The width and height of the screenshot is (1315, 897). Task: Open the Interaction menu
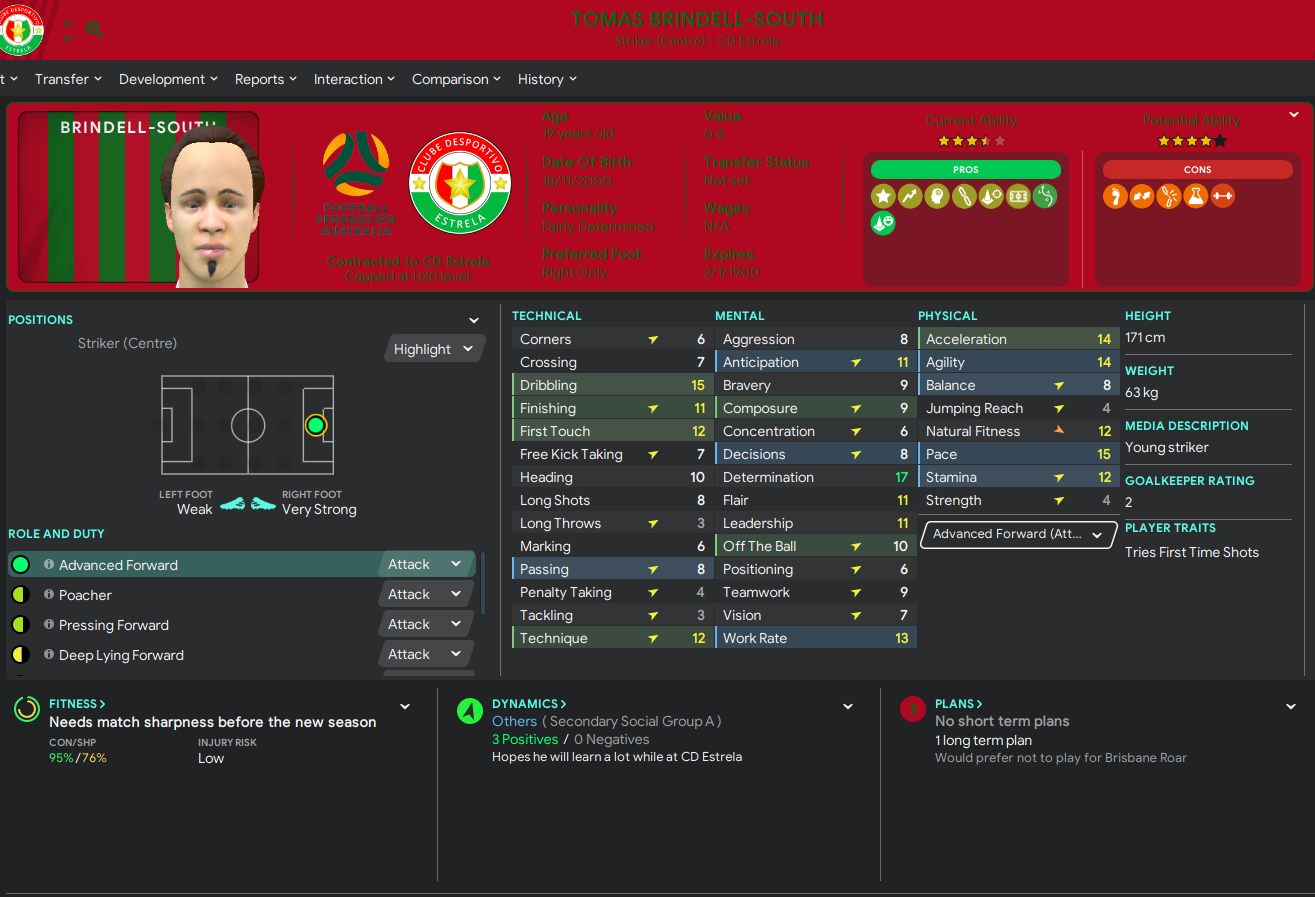(354, 79)
